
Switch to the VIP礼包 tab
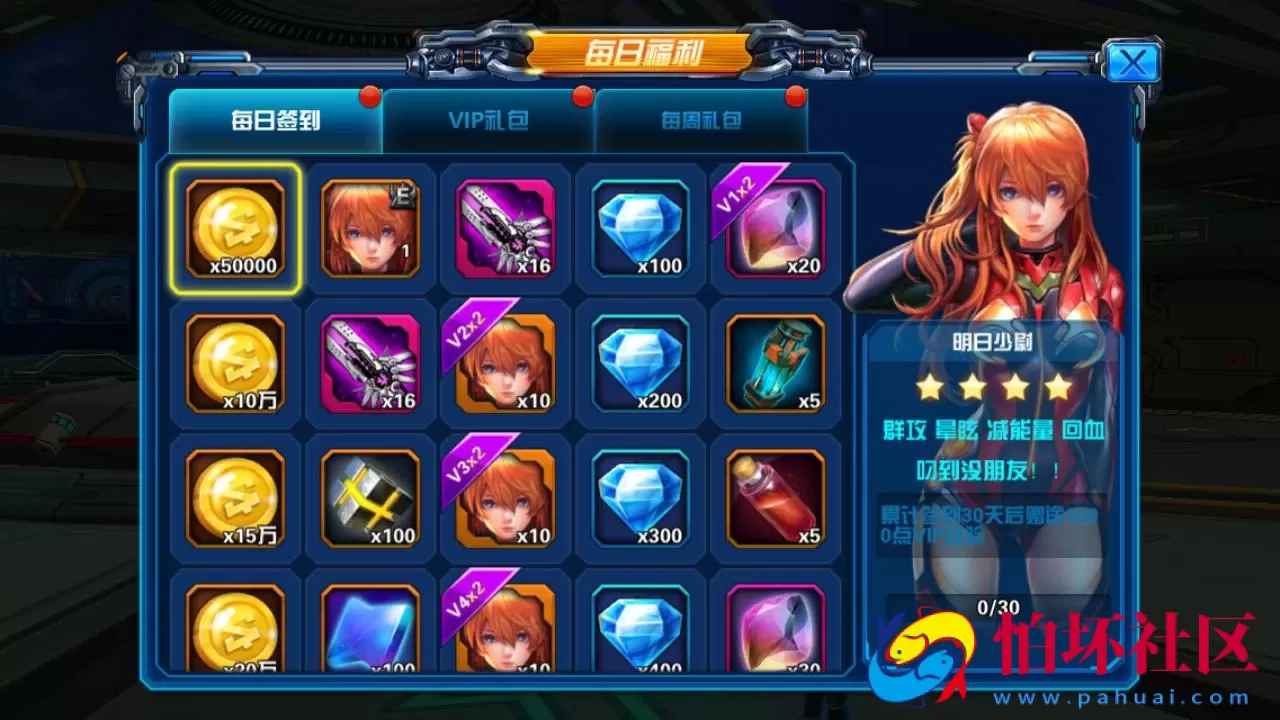489,120
